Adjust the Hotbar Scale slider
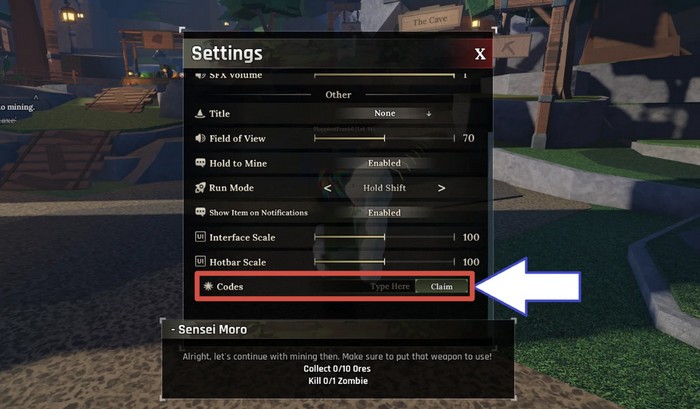The image size is (700, 409). click(x=385, y=263)
